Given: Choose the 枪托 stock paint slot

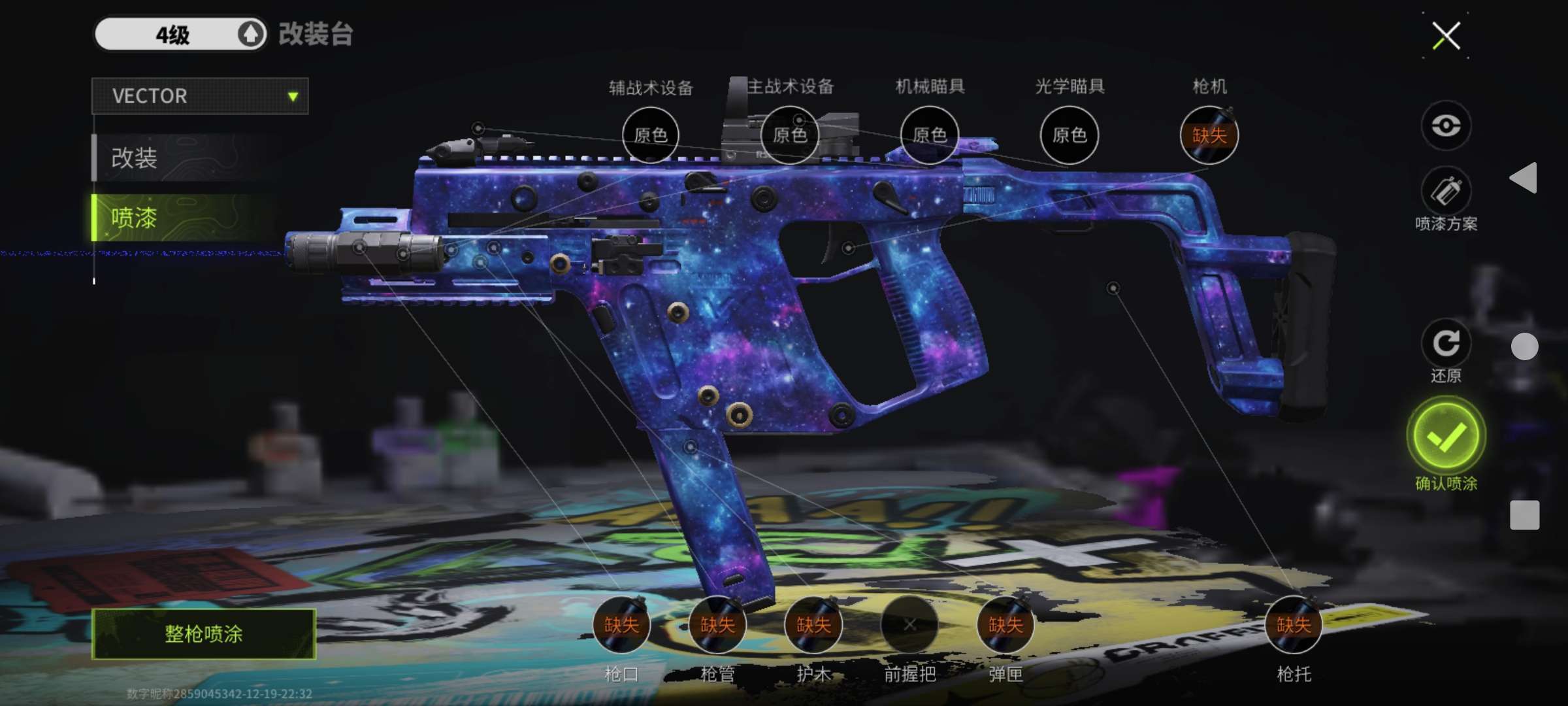Looking at the screenshot, I should 1294,625.
